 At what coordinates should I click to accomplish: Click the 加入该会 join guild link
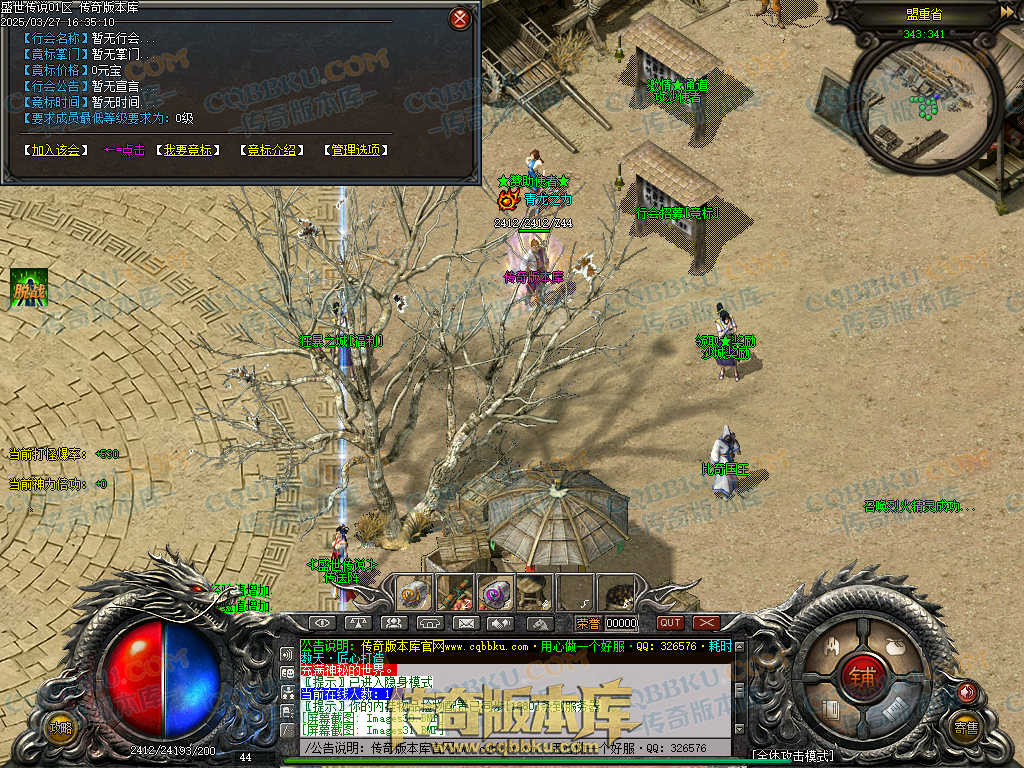pyautogui.click(x=54, y=150)
